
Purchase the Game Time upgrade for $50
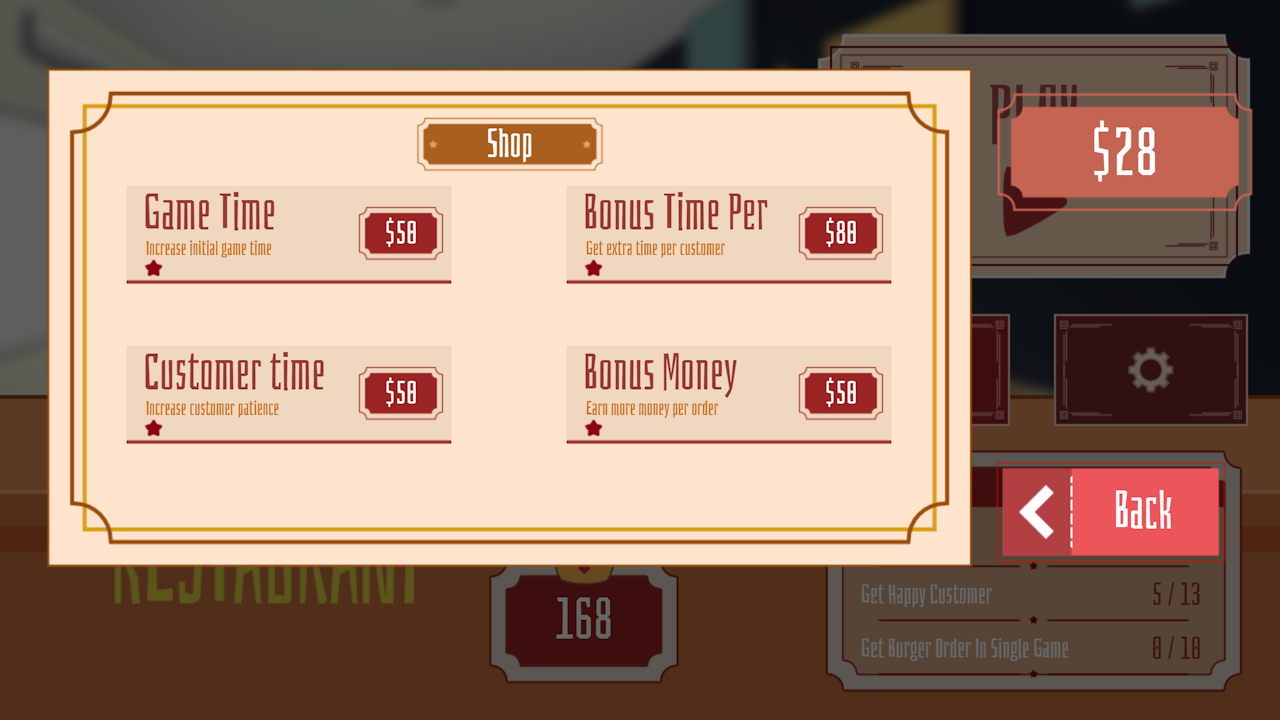click(x=399, y=233)
